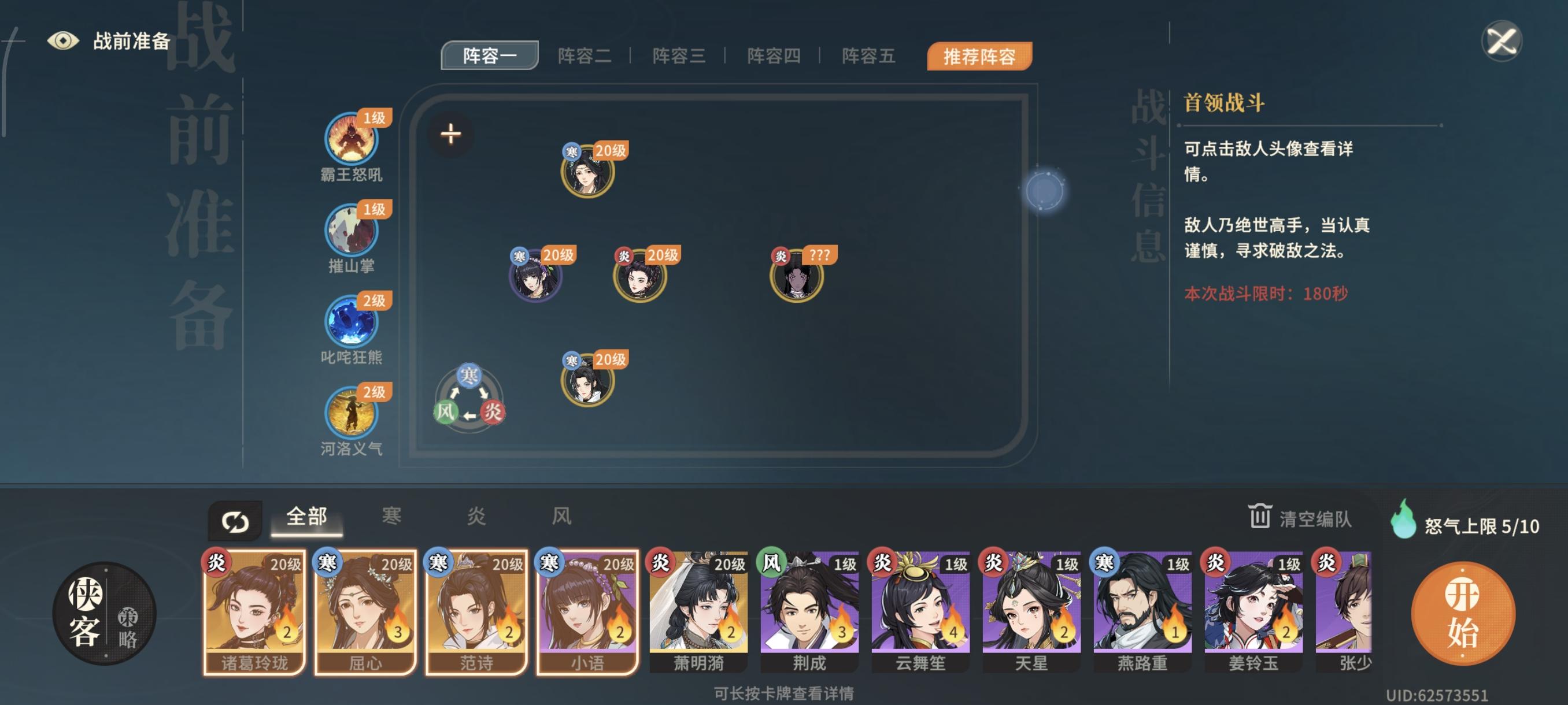The image size is (1568, 705).
Task: Switch to the 阵容三 lineup tab
Action: click(679, 55)
